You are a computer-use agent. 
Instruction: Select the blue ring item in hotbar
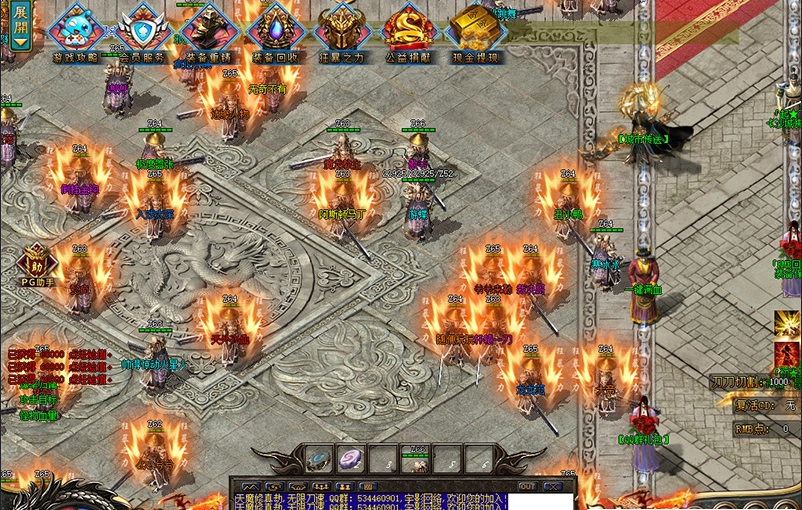point(318,459)
